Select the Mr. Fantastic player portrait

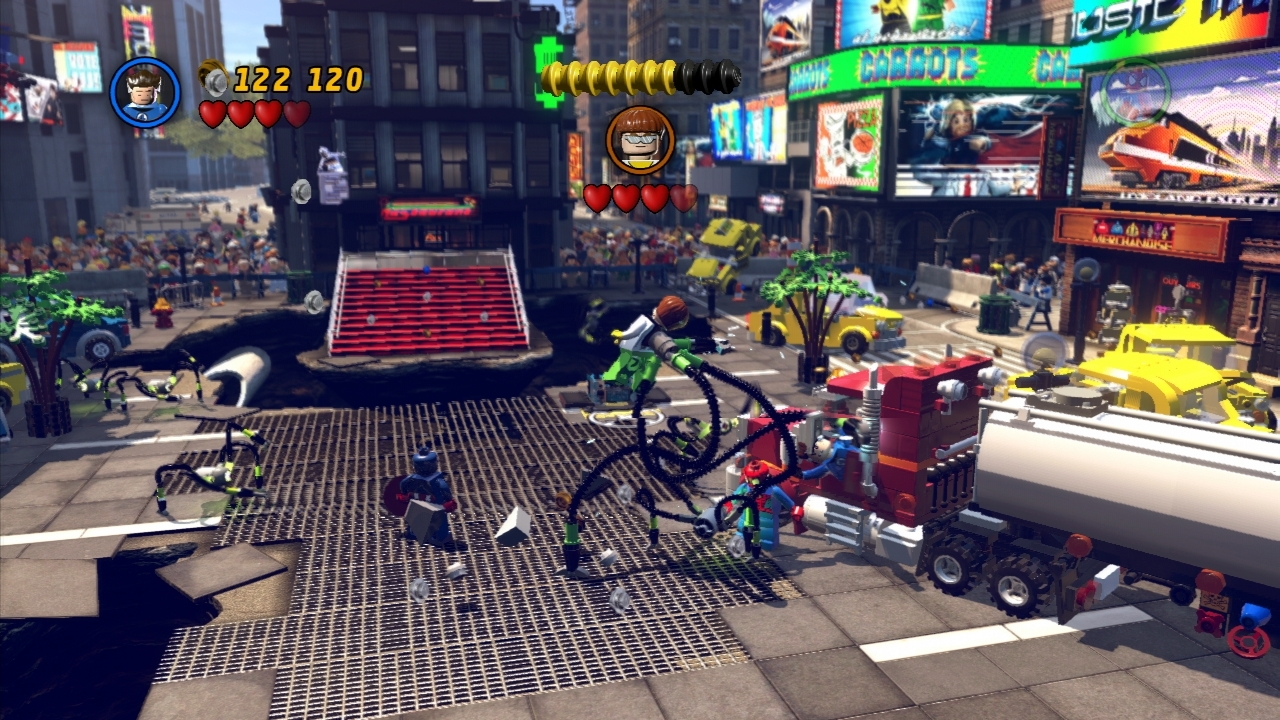(145, 93)
